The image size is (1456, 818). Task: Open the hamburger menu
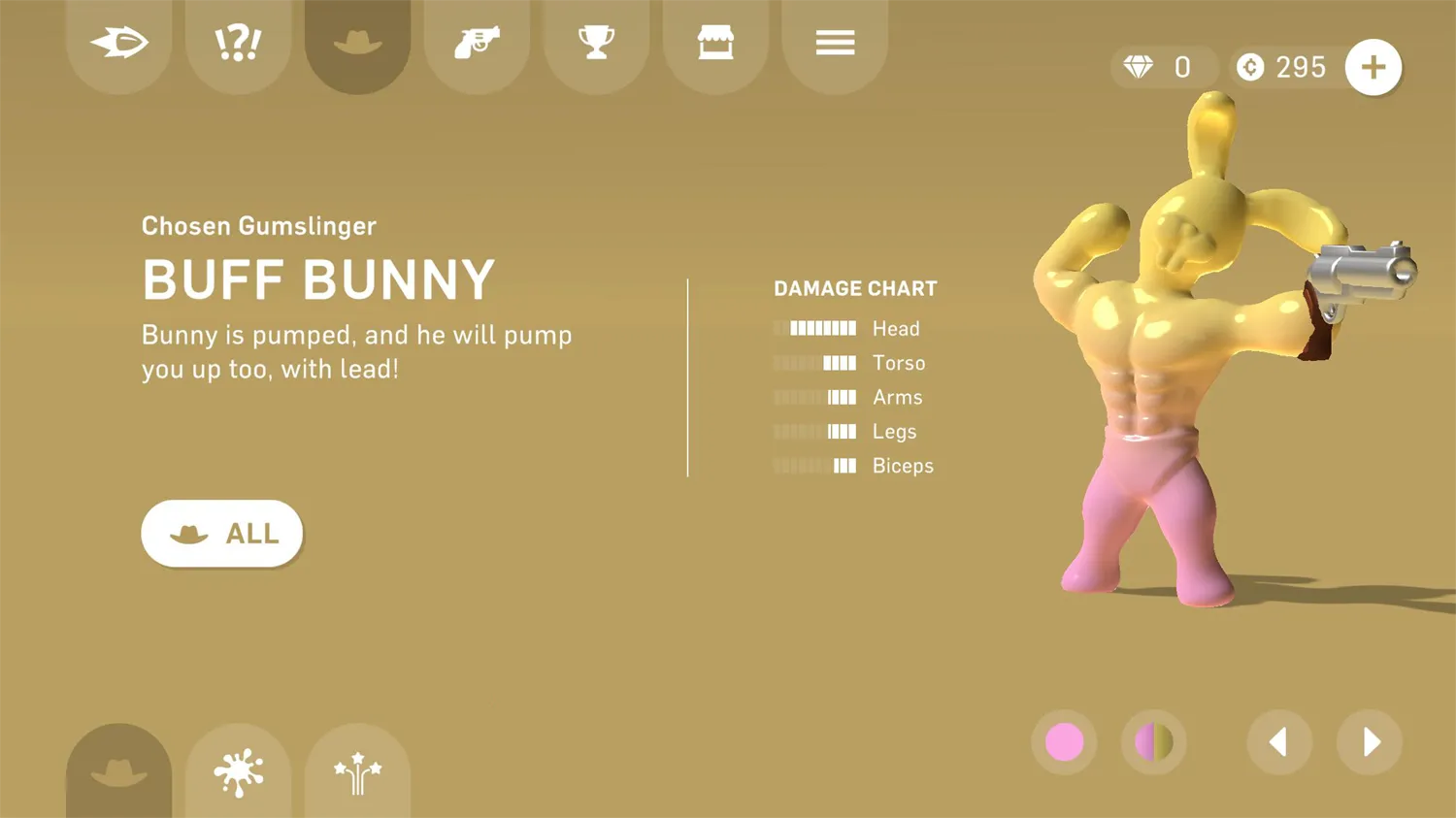[x=835, y=43]
